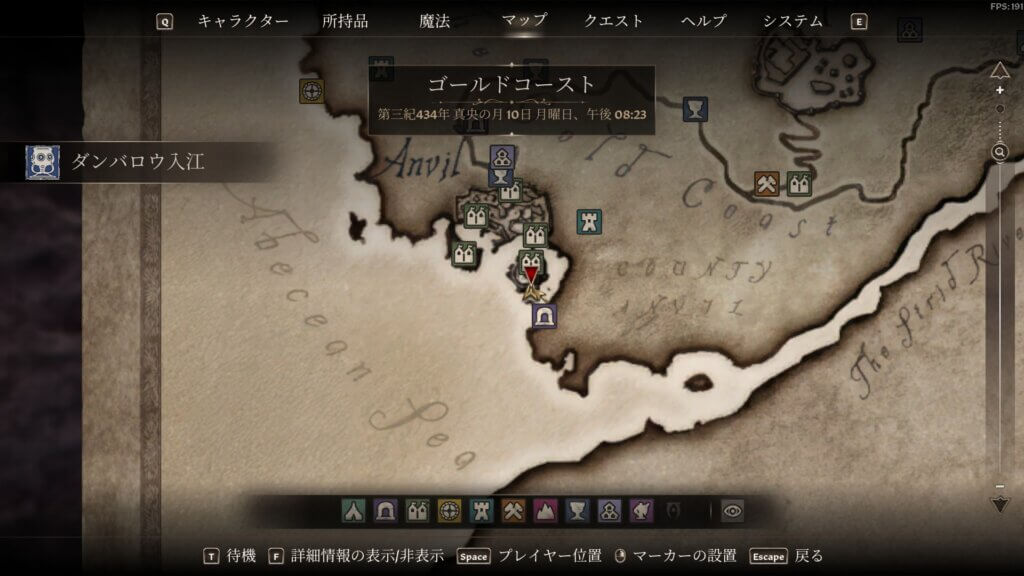Zoom in with the map's top arrow
This screenshot has height=576, width=1024.
999,70
